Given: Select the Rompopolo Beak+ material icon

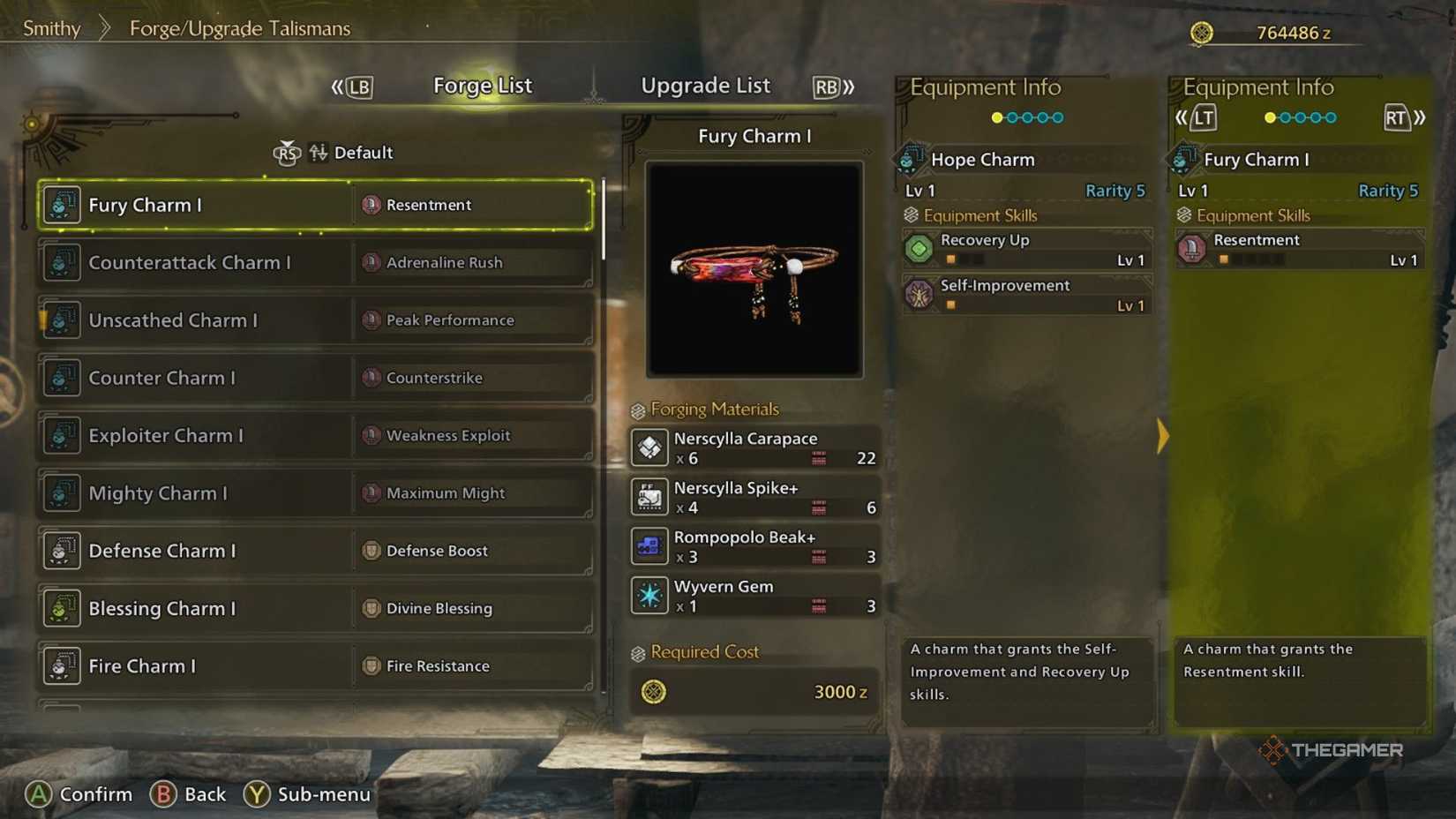Looking at the screenshot, I should 649,545.
